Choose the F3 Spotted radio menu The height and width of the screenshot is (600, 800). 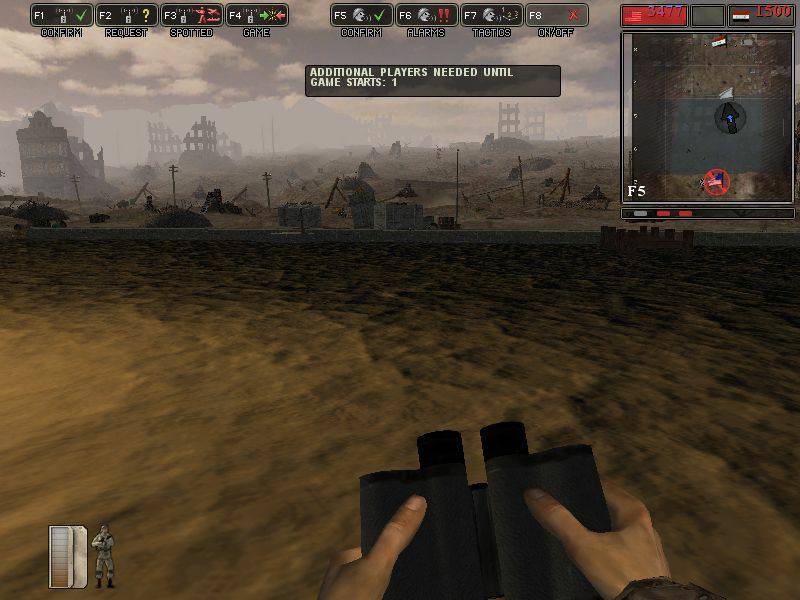click(191, 16)
